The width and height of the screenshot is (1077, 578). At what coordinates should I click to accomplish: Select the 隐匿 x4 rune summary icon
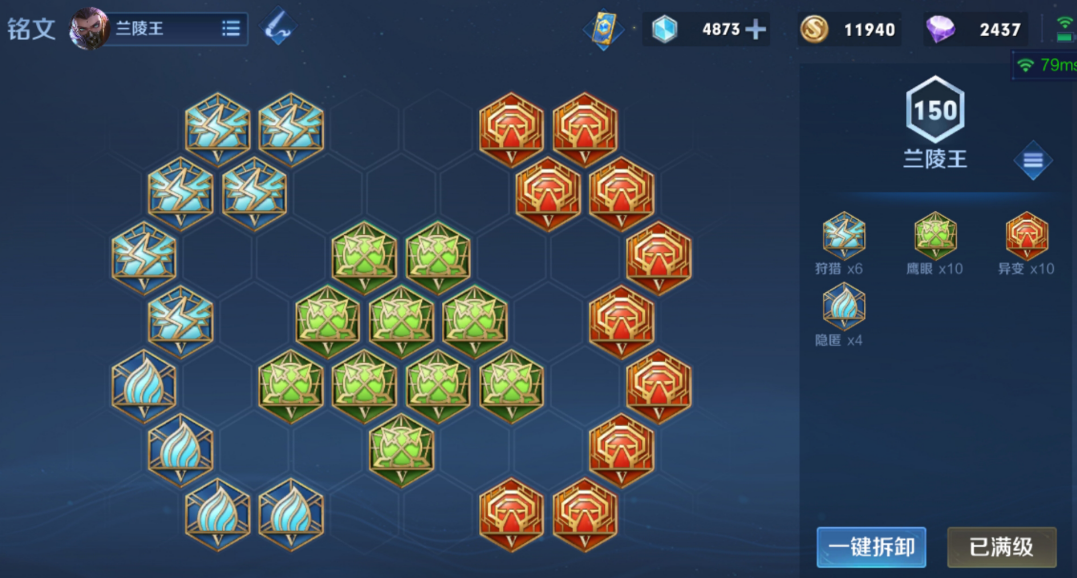pos(843,307)
